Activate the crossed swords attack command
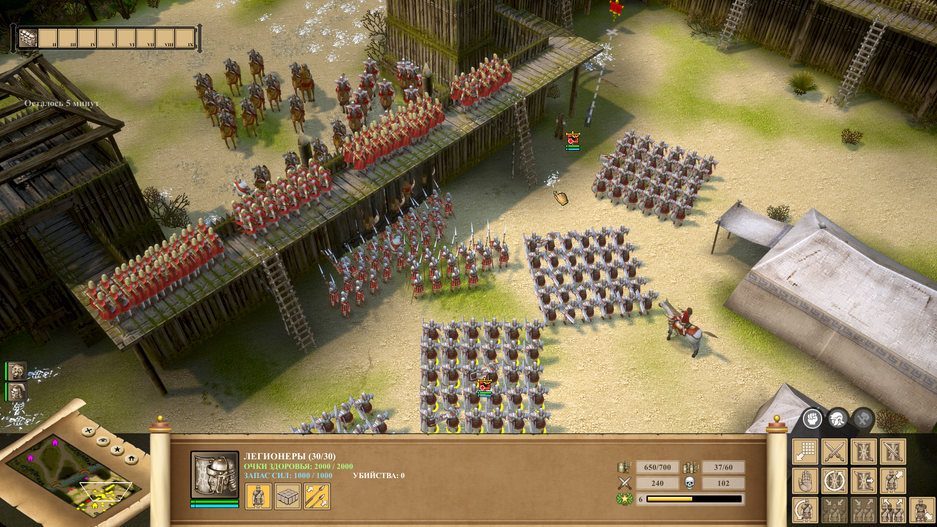This screenshot has width=937, height=527. (834, 451)
